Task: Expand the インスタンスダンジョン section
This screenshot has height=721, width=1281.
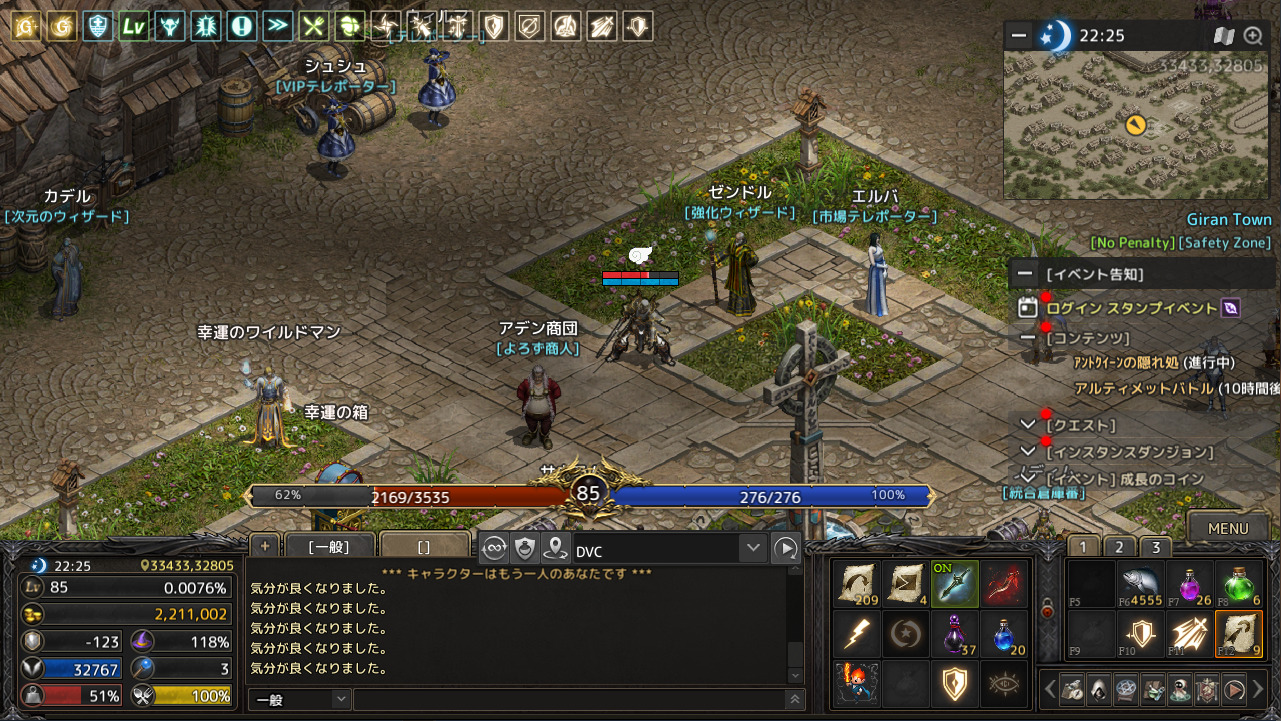Action: click(x=1027, y=452)
